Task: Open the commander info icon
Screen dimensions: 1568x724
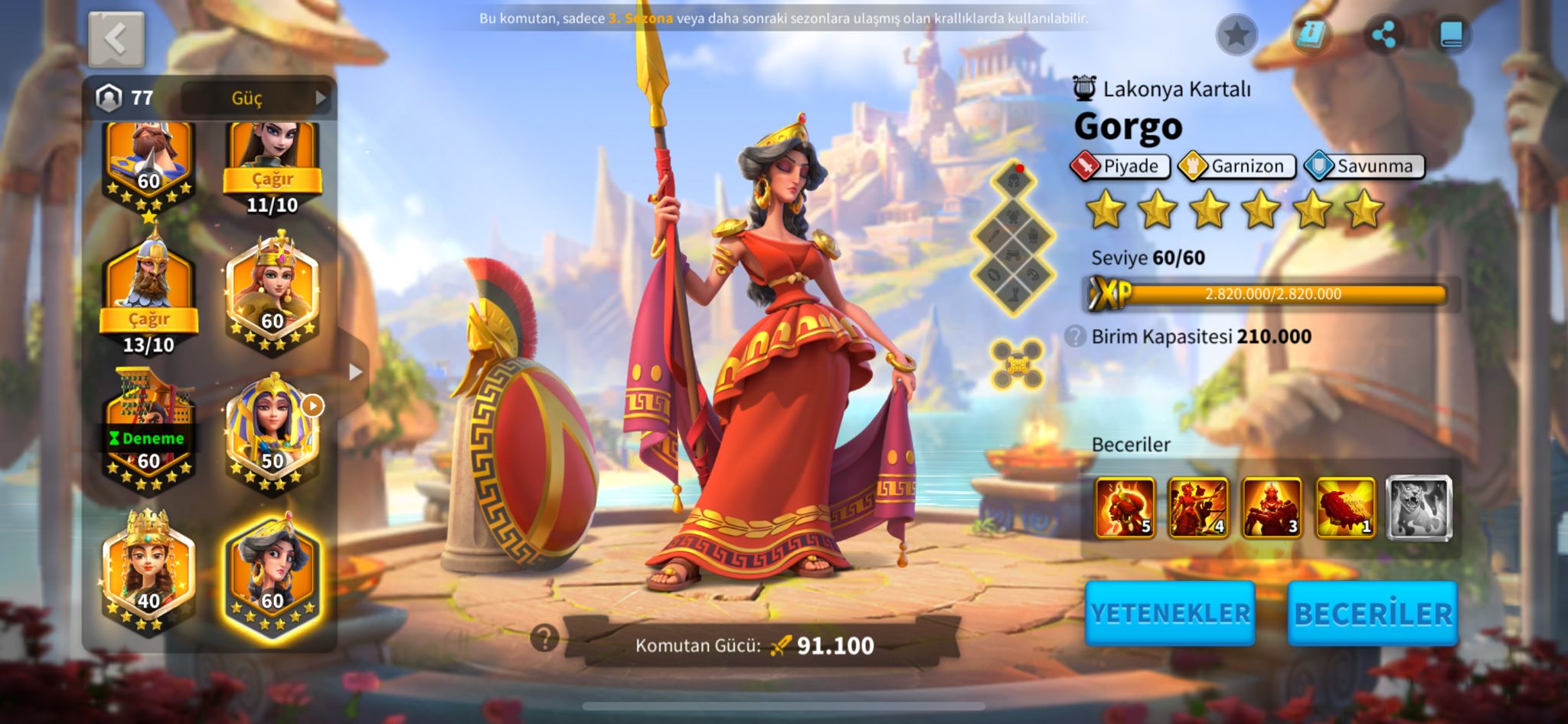Action: pos(1311,34)
